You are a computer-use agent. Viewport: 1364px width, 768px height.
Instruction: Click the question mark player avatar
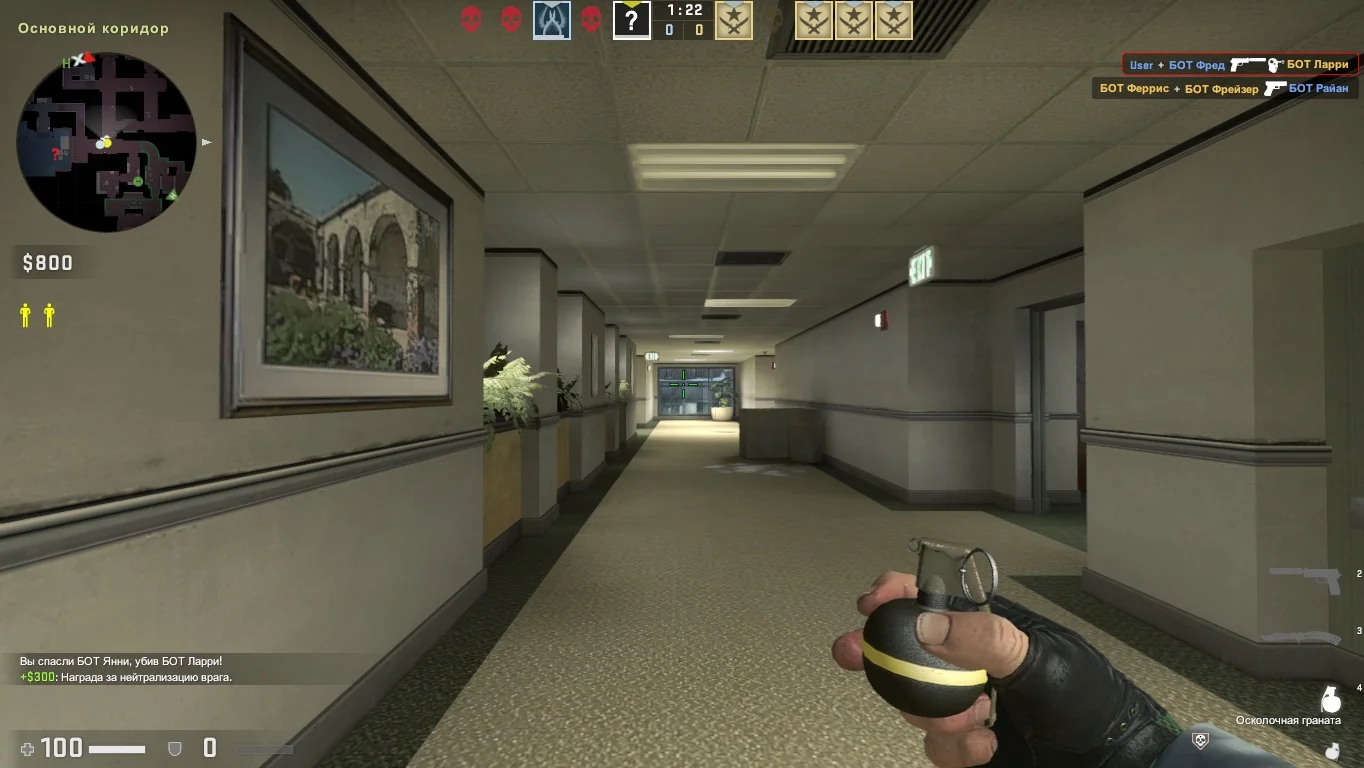[x=631, y=20]
